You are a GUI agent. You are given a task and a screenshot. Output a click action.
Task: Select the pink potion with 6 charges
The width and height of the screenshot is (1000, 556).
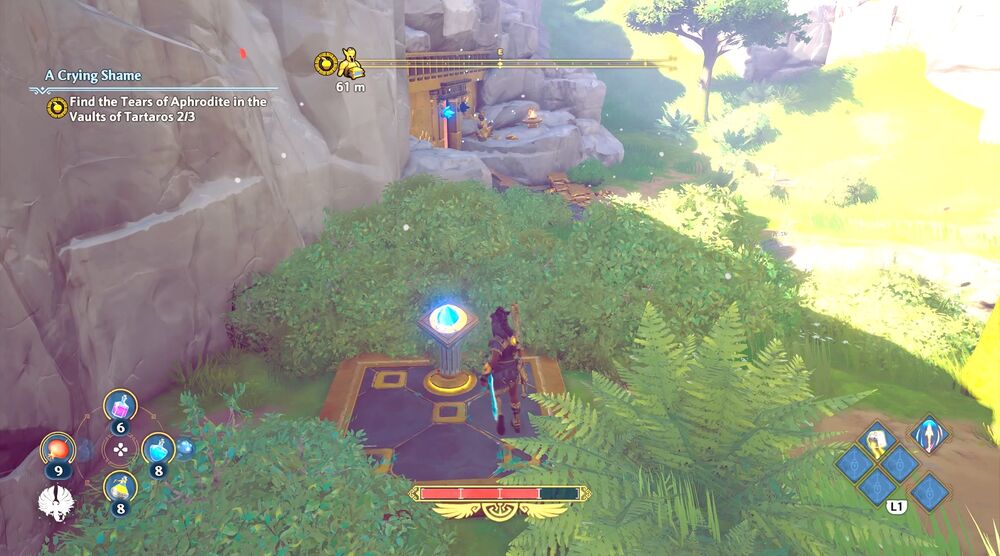pyautogui.click(x=120, y=407)
